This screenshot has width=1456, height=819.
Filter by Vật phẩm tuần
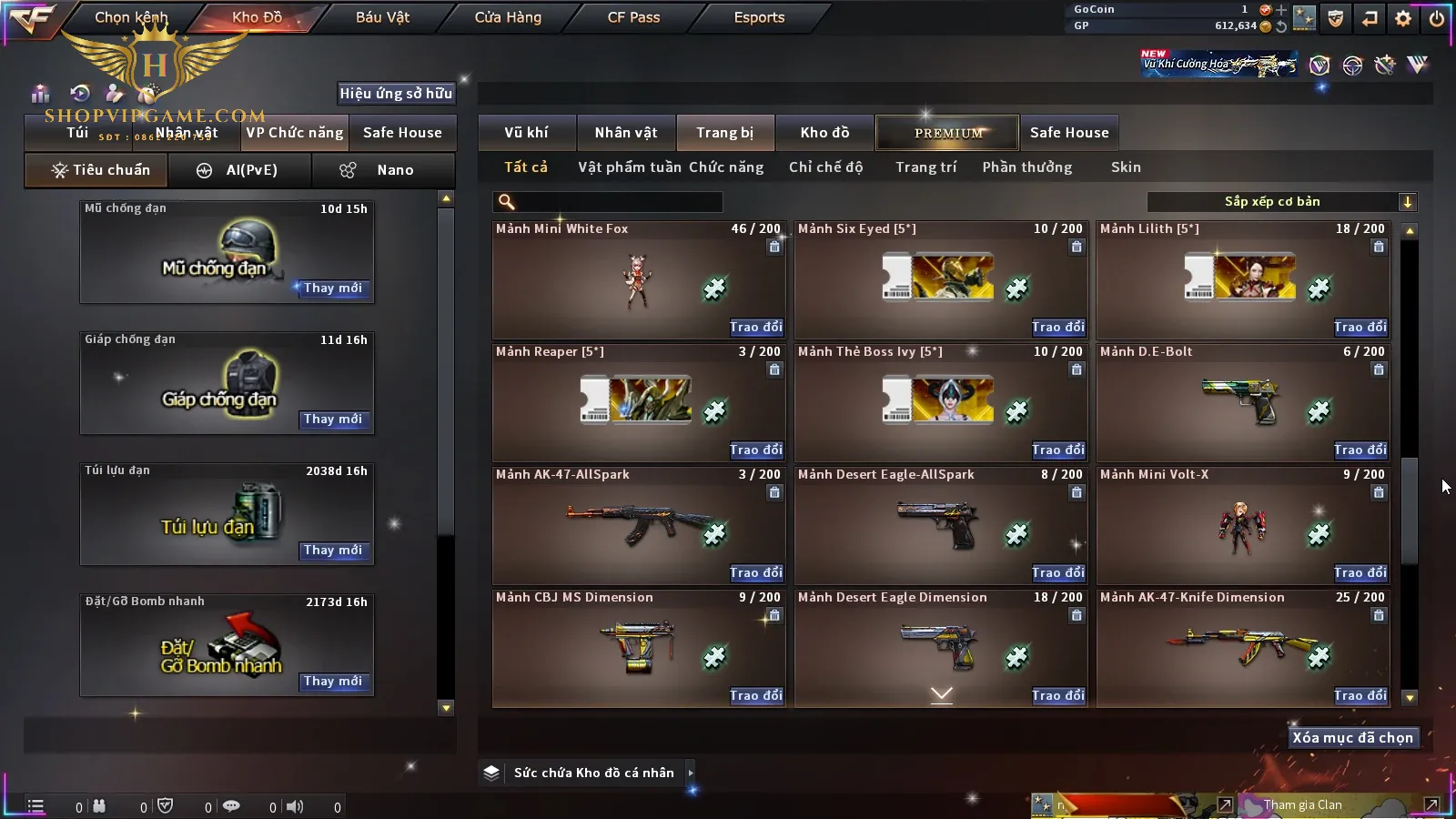pyautogui.click(x=630, y=167)
